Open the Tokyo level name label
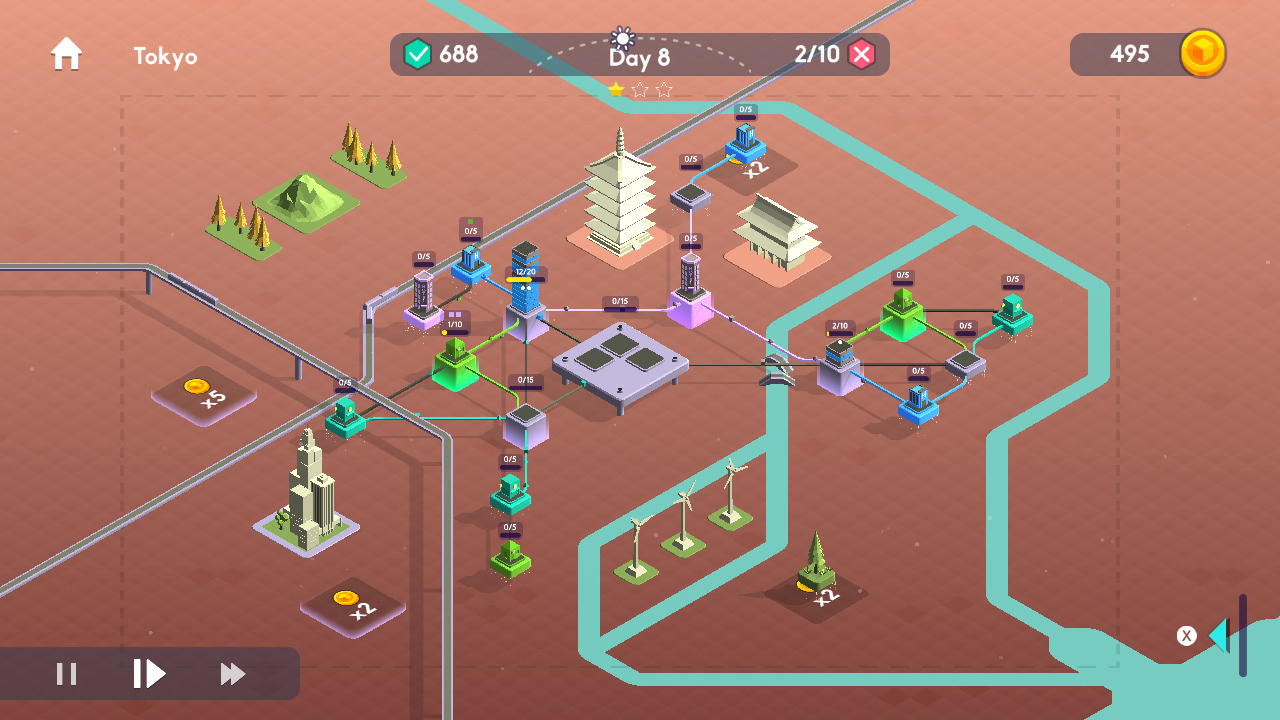The height and width of the screenshot is (720, 1280). [165, 57]
